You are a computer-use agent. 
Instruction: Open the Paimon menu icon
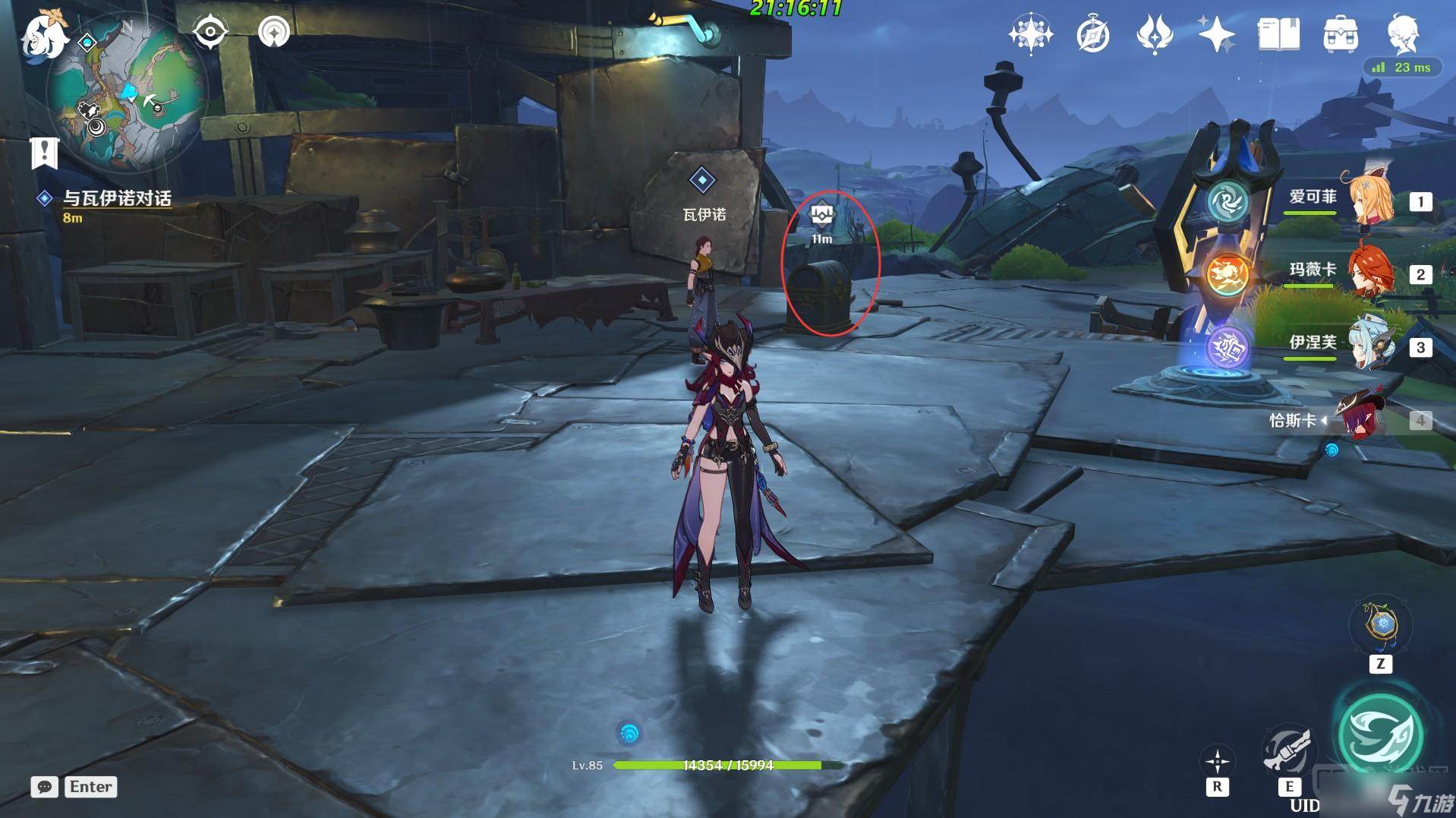(x=43, y=35)
